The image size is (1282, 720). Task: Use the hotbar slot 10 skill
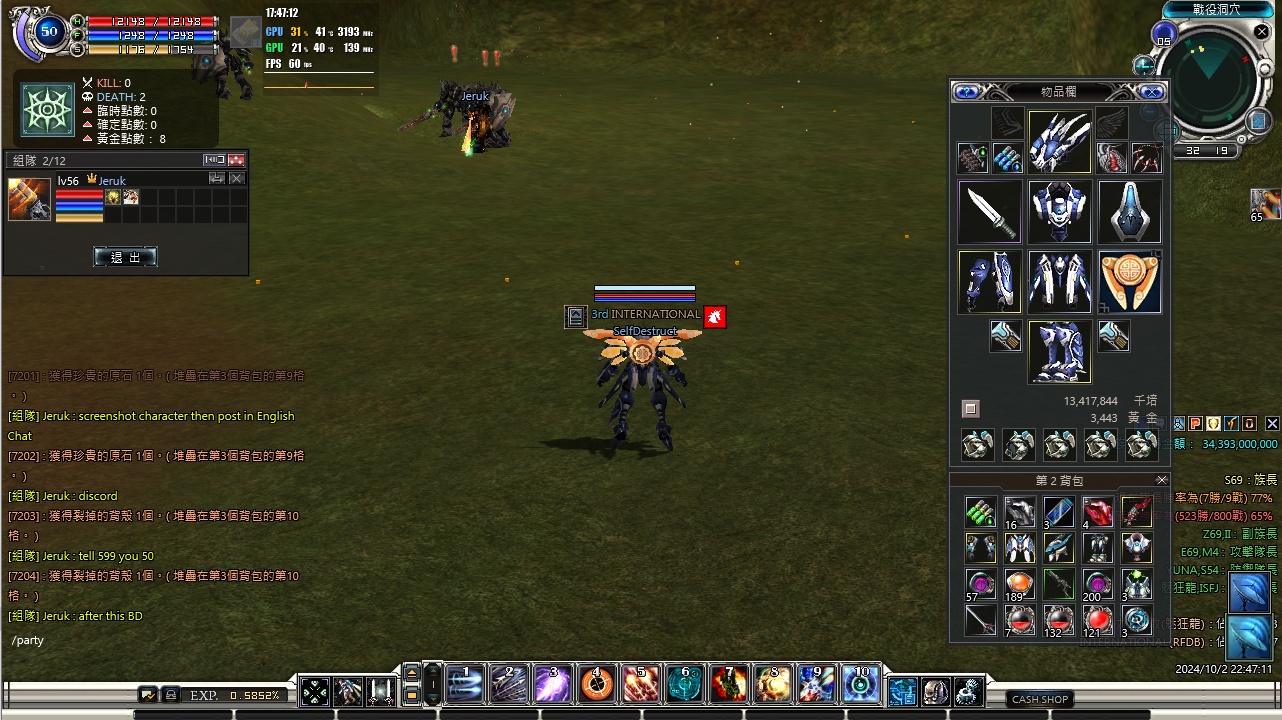(x=861, y=685)
